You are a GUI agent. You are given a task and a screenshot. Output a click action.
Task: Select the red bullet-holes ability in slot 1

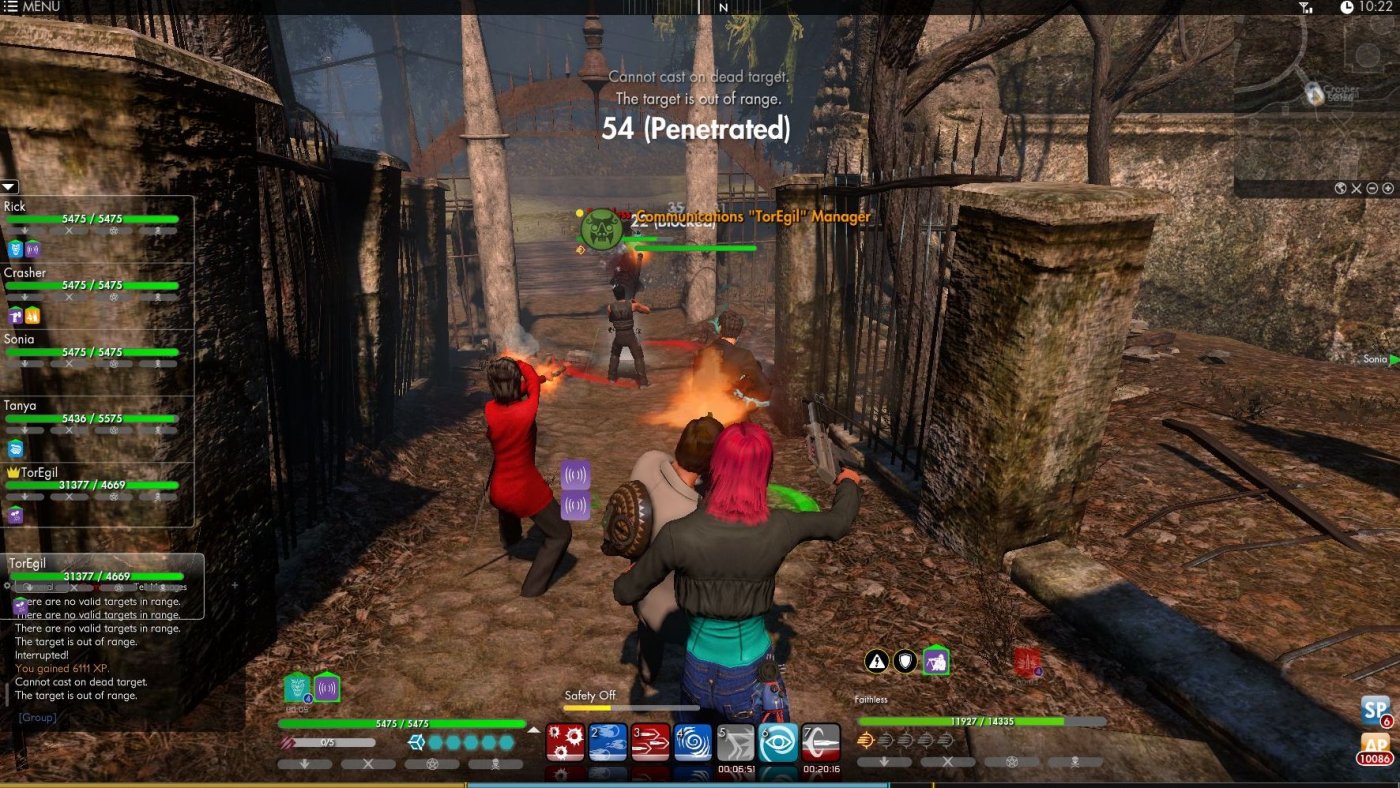(x=565, y=740)
